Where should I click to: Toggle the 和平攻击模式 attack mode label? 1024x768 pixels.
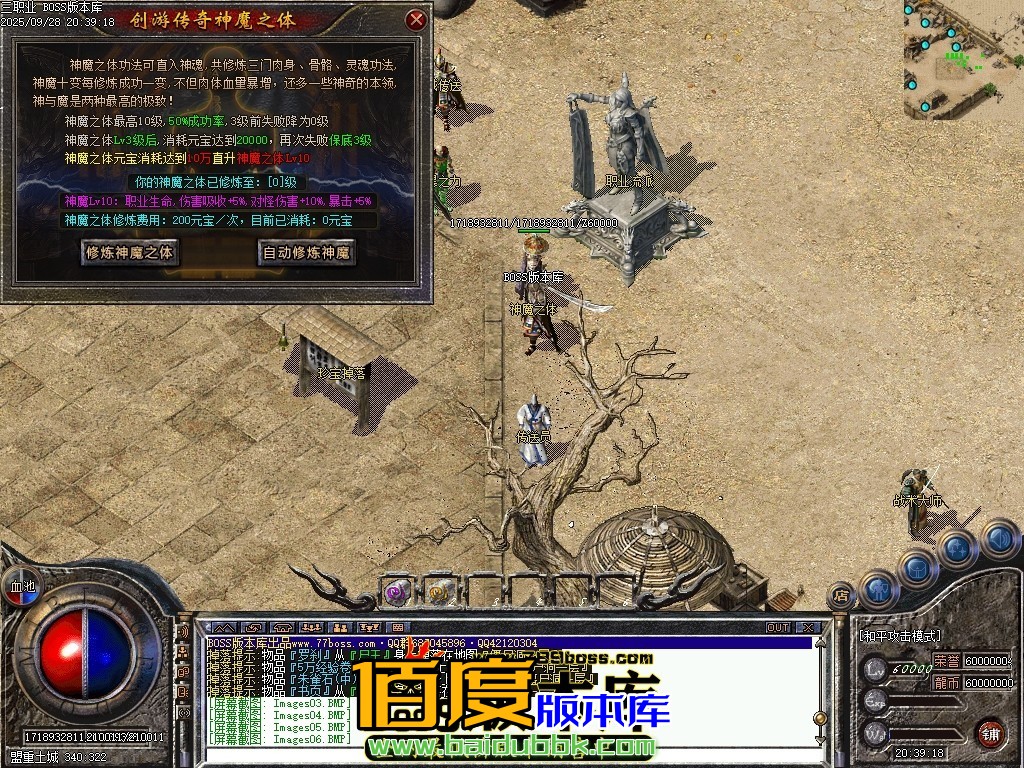(x=900, y=635)
